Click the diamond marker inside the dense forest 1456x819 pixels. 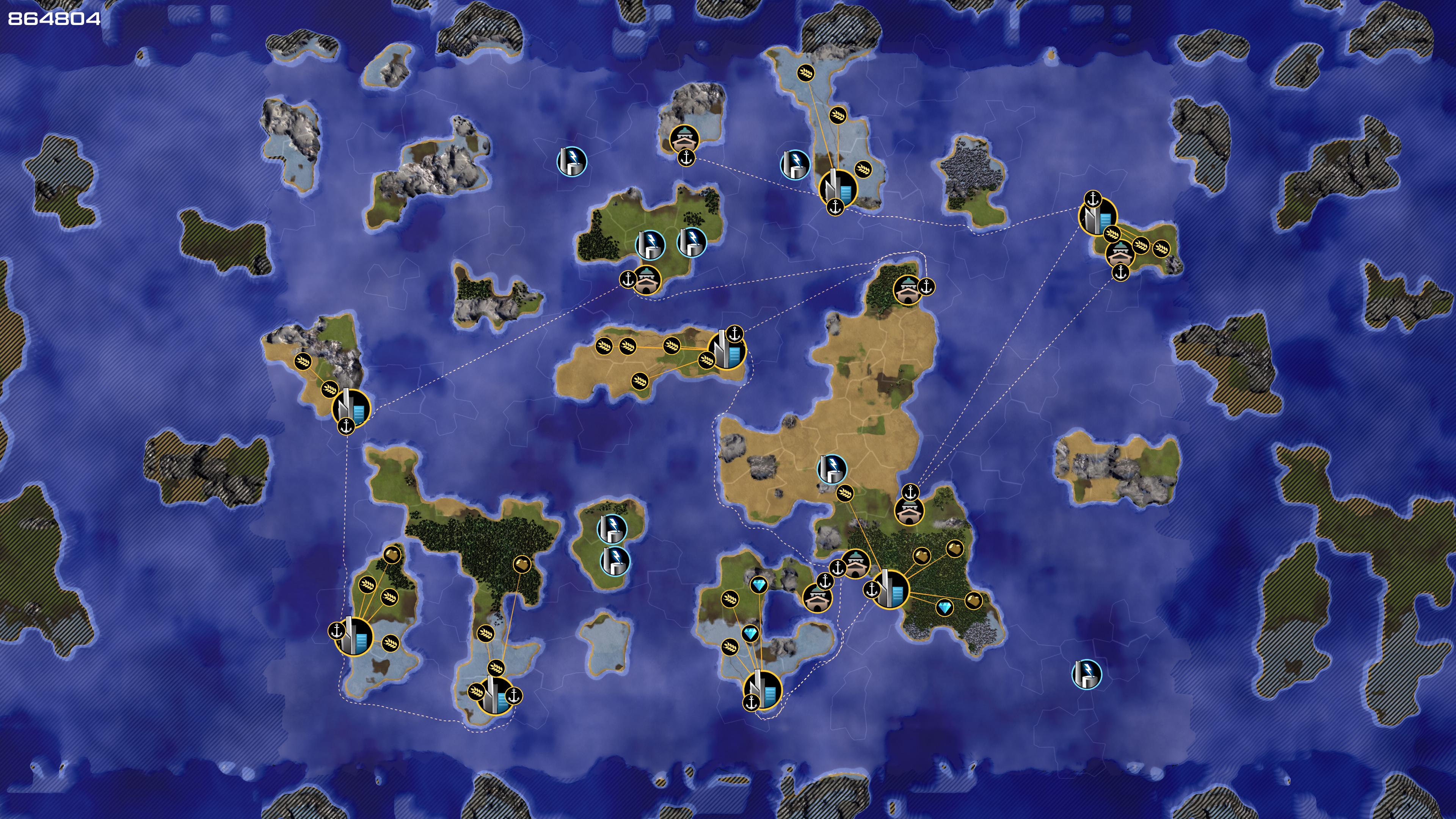(945, 607)
